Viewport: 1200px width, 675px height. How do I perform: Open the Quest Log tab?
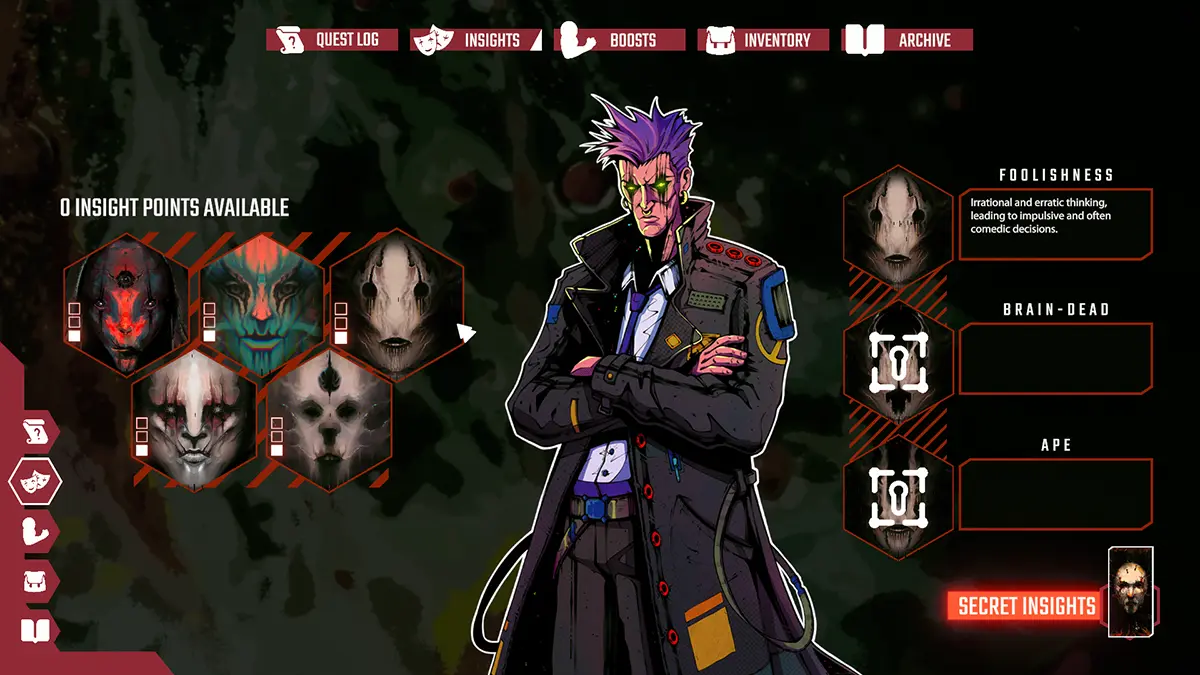click(332, 40)
